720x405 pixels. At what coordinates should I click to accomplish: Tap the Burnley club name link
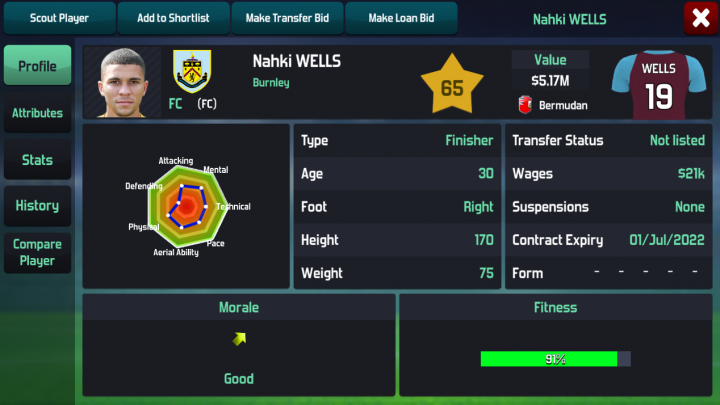point(271,83)
